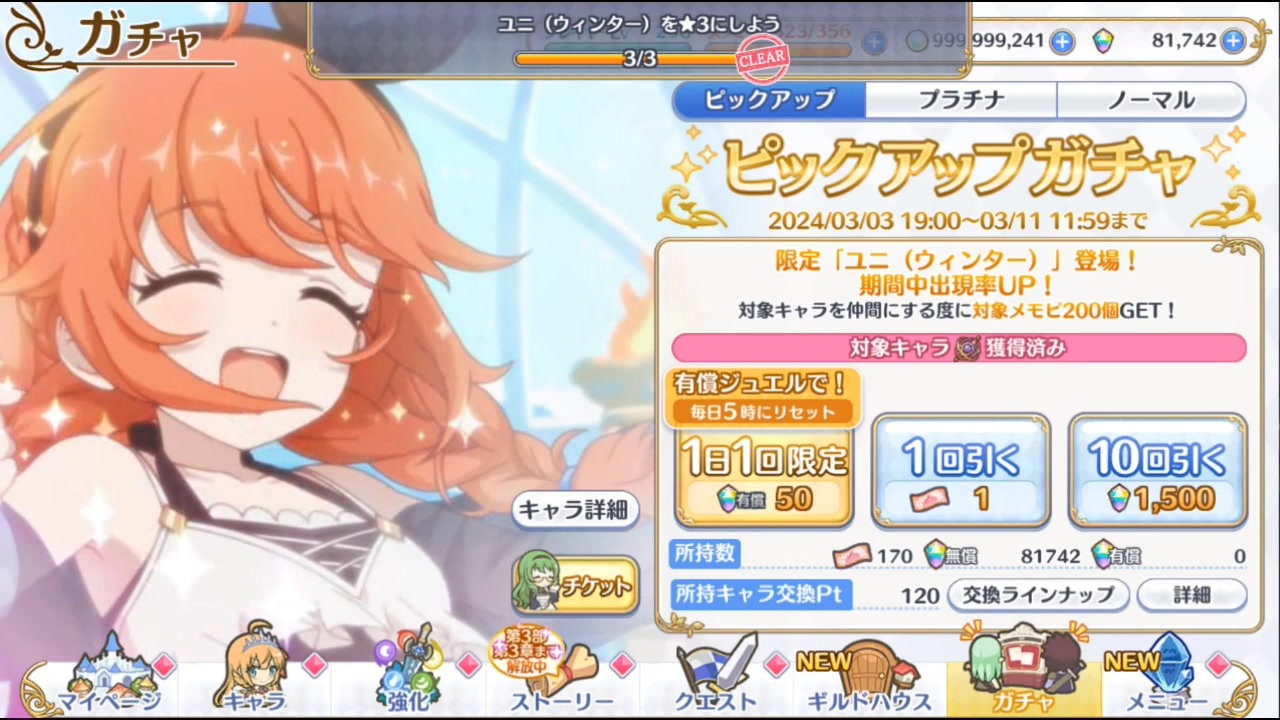The height and width of the screenshot is (720, 1280).
Task: Use the 1日1回限定 daily paid pull
Action: pos(763,472)
